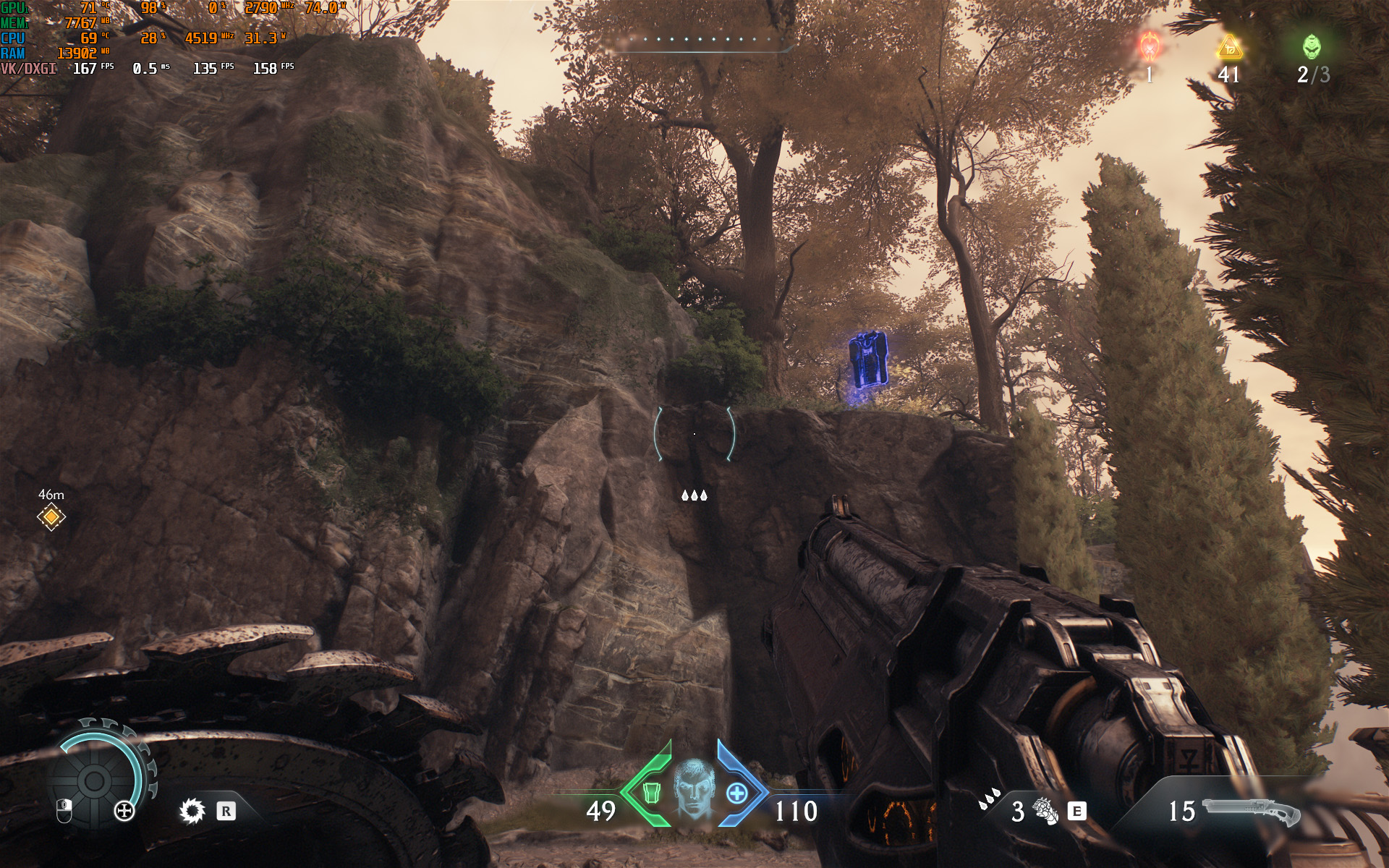Select the red demonic heart icon
Viewport: 1389px width, 868px height.
point(1150,46)
